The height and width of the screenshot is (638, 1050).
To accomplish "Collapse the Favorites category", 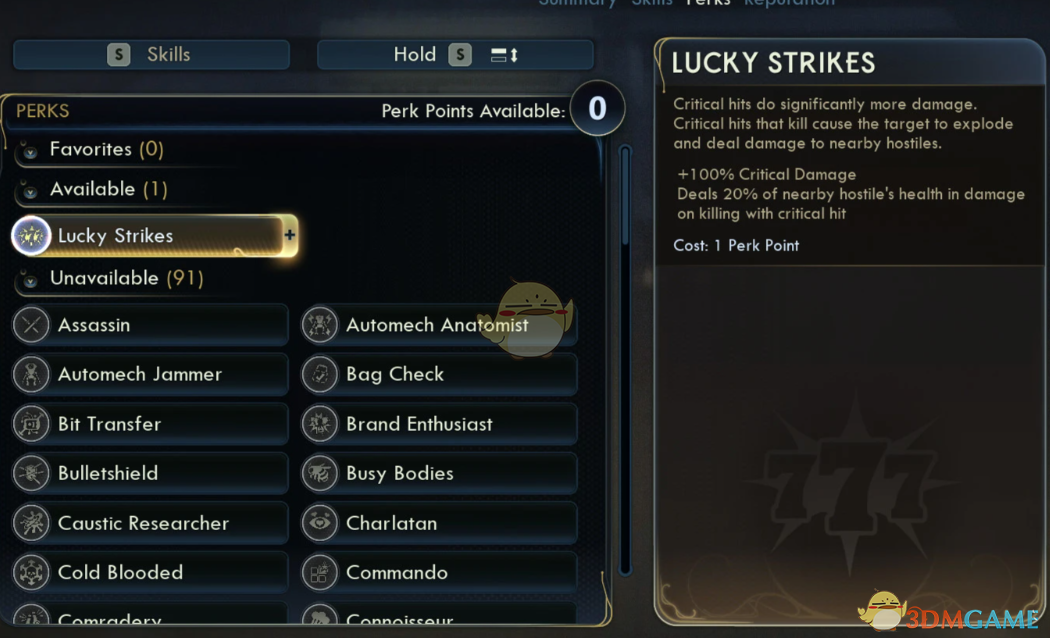I will coord(30,150).
